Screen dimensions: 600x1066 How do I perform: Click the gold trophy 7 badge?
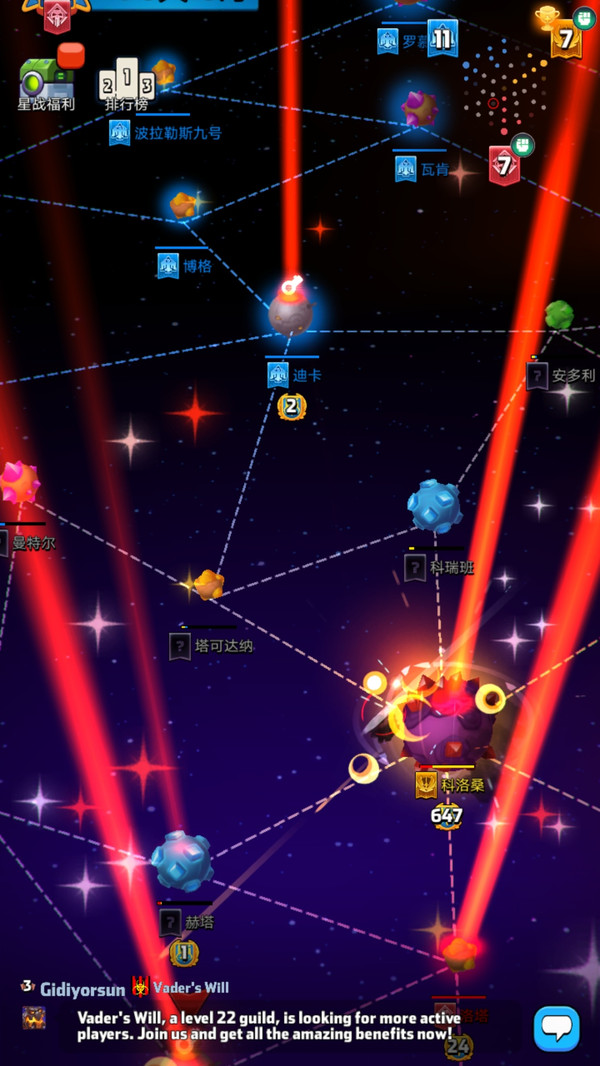pos(565,38)
